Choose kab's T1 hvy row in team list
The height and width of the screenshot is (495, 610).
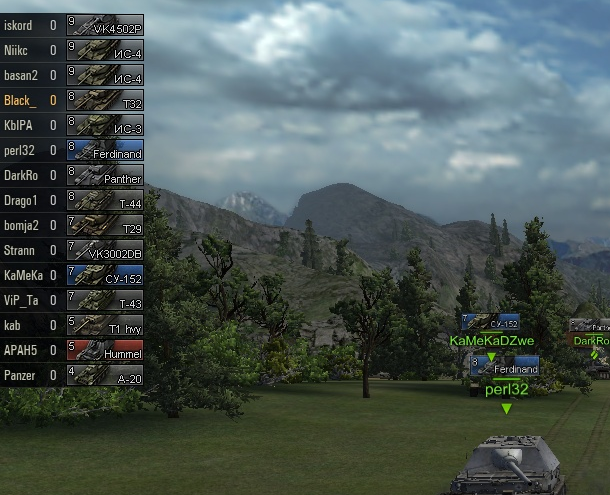click(72, 325)
